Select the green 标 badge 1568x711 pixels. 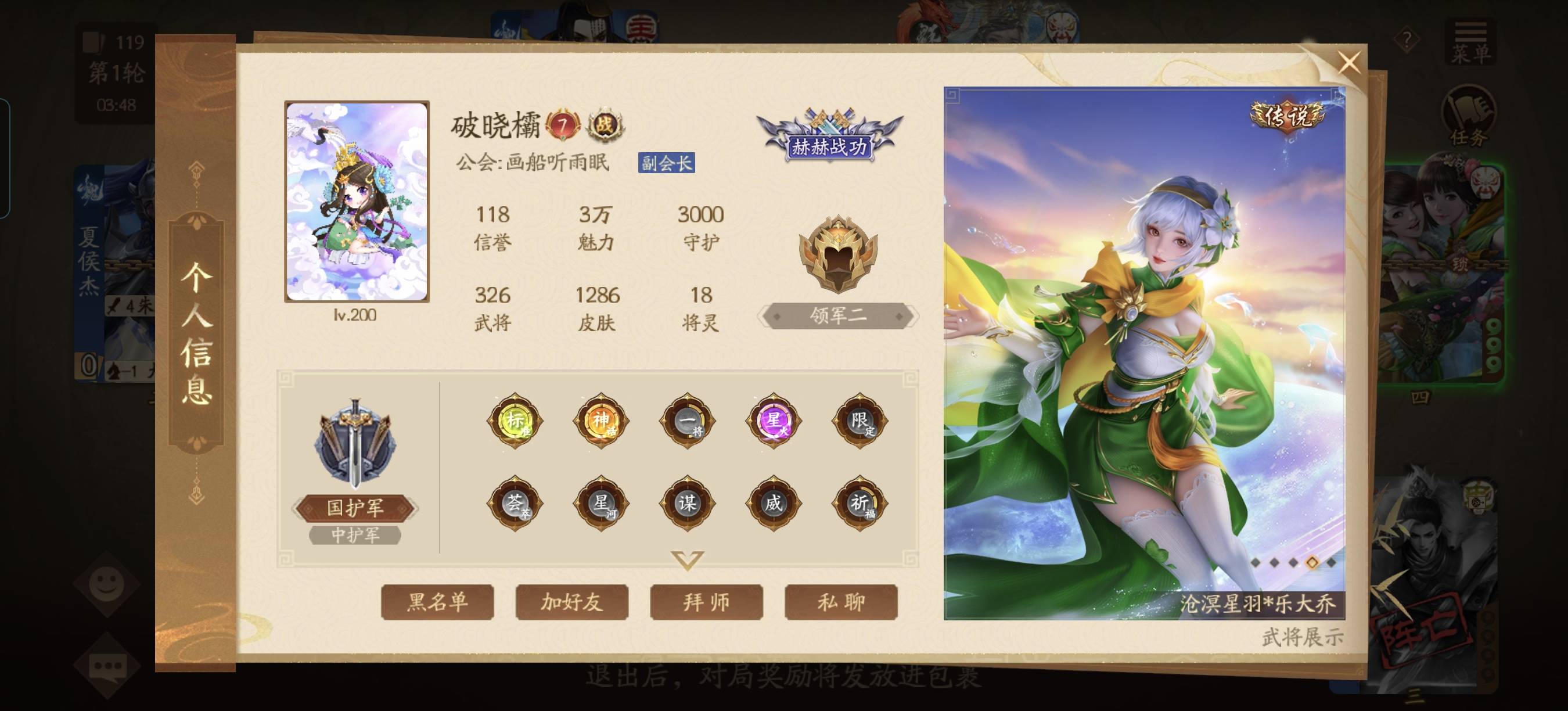pos(515,420)
